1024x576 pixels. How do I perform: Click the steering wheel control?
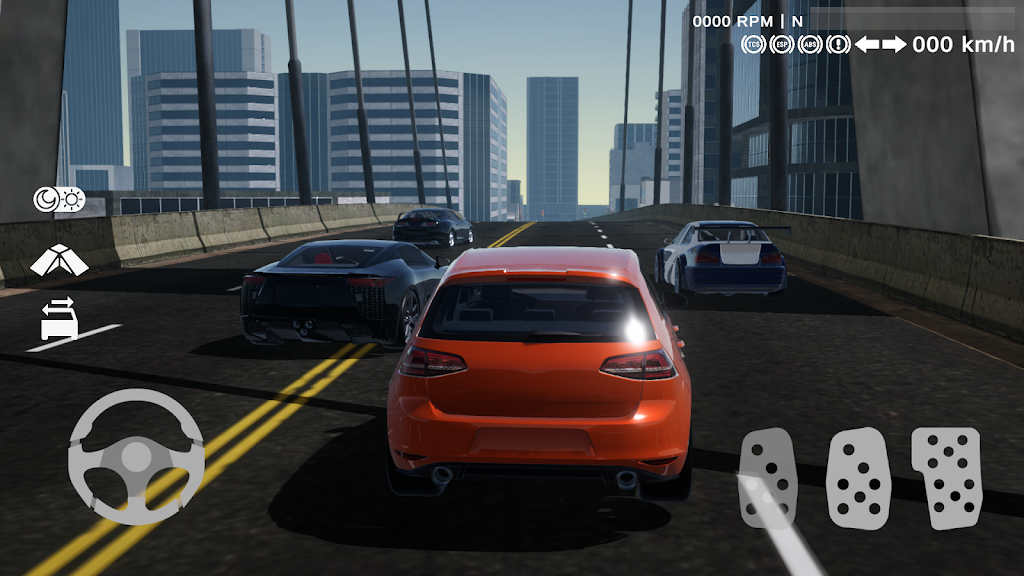pos(136,457)
